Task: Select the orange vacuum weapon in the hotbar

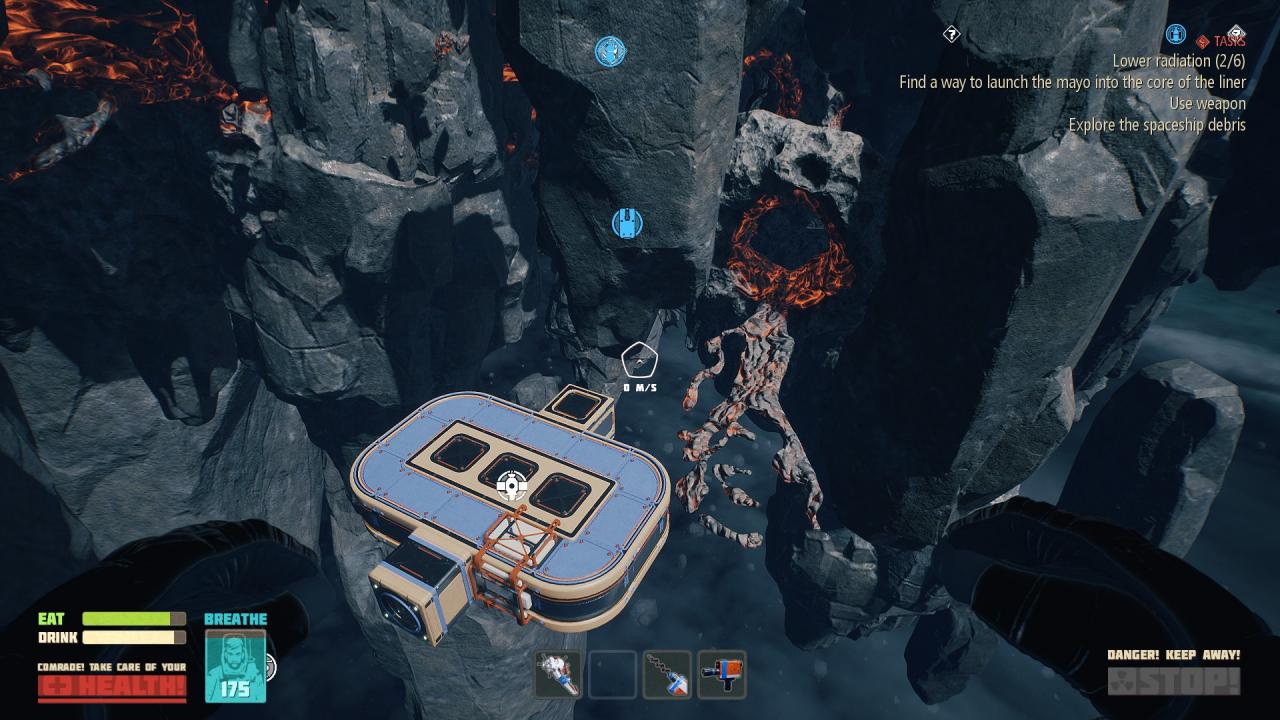Action: click(x=722, y=675)
